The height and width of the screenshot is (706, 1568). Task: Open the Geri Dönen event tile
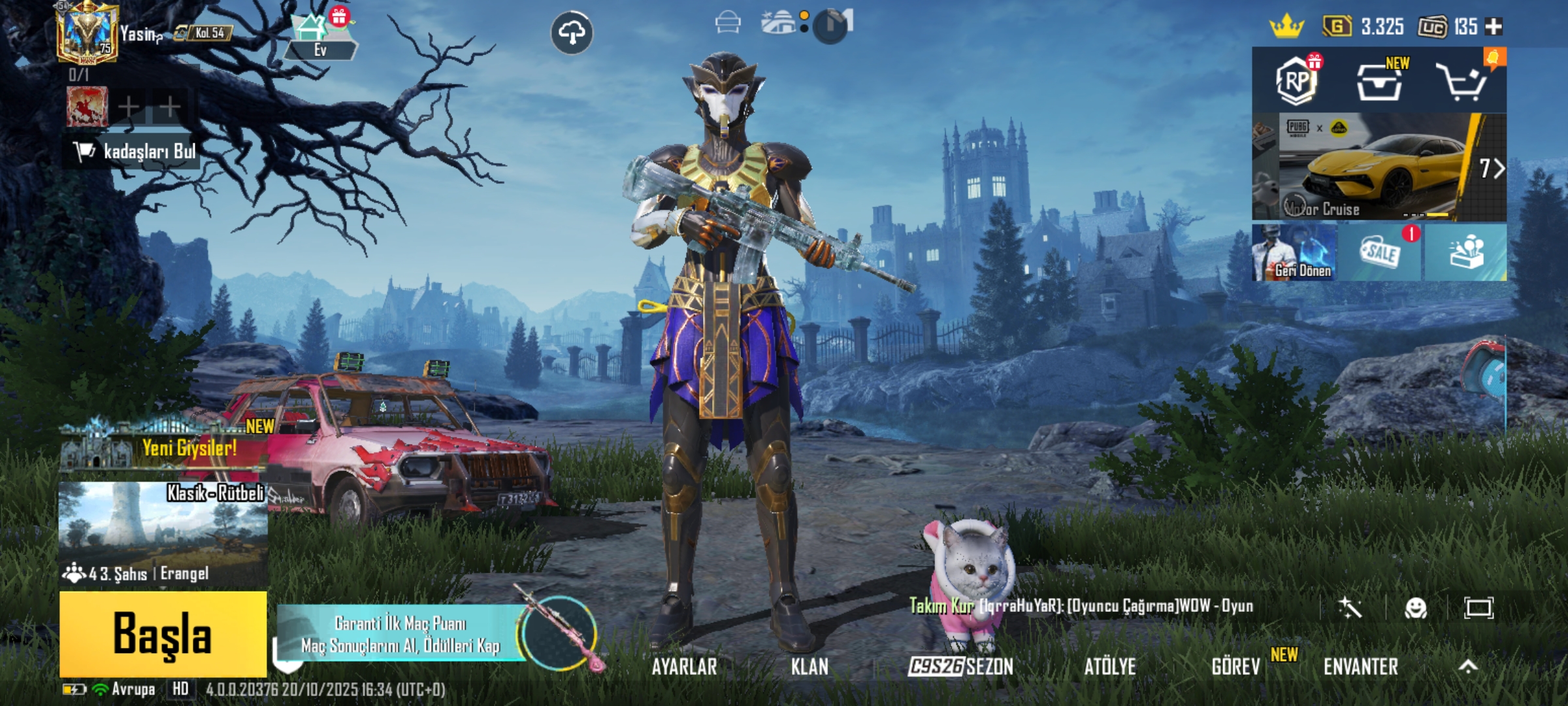click(x=1294, y=253)
